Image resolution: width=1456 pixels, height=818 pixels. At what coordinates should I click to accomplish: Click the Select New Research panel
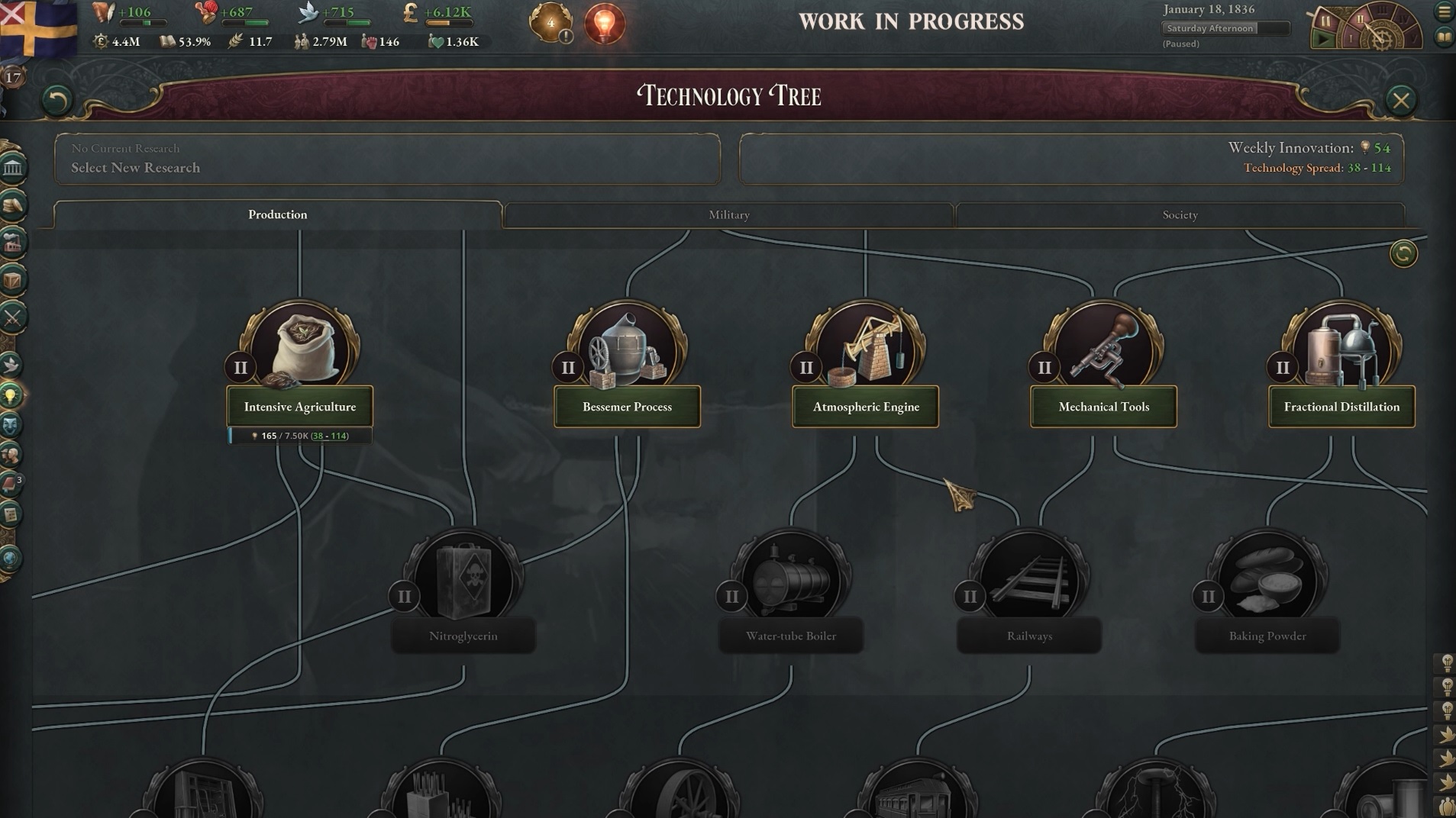(387, 159)
